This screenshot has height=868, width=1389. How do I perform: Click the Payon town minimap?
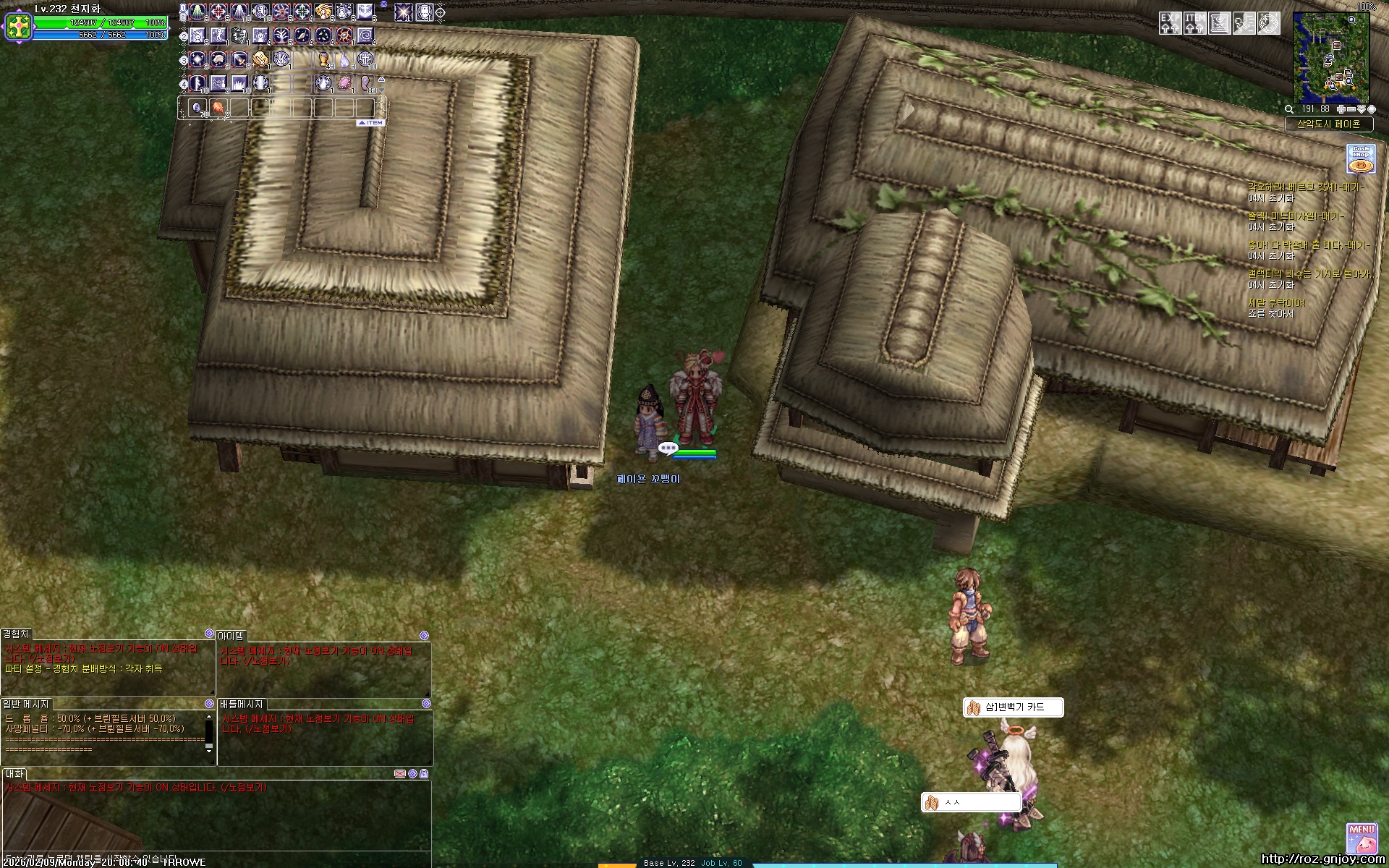(x=1331, y=58)
